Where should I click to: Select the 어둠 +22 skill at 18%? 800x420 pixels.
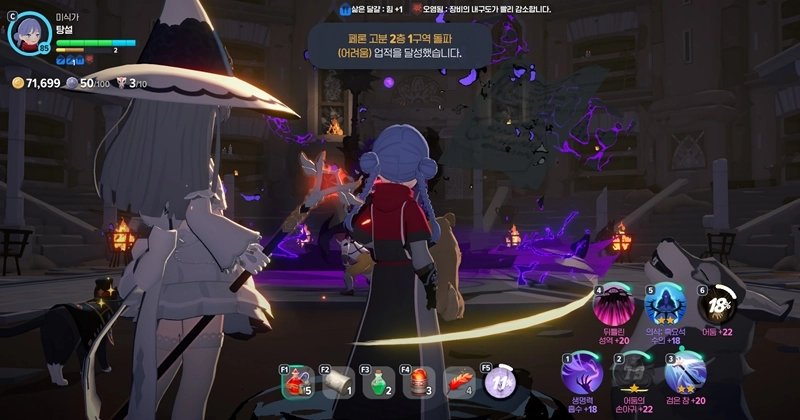point(716,307)
